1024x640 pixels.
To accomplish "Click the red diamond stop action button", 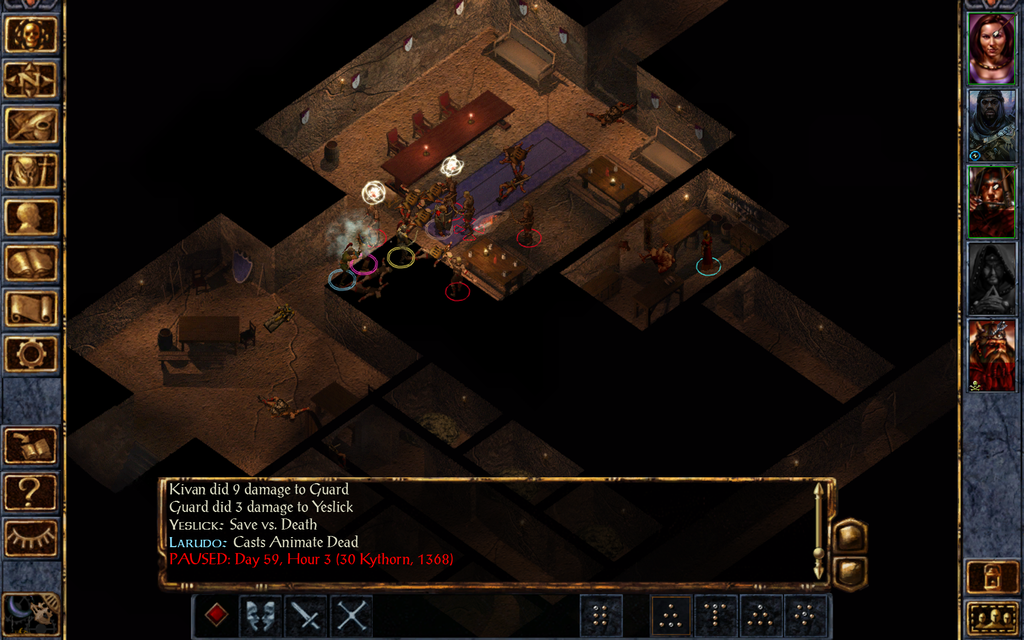I will [216, 615].
